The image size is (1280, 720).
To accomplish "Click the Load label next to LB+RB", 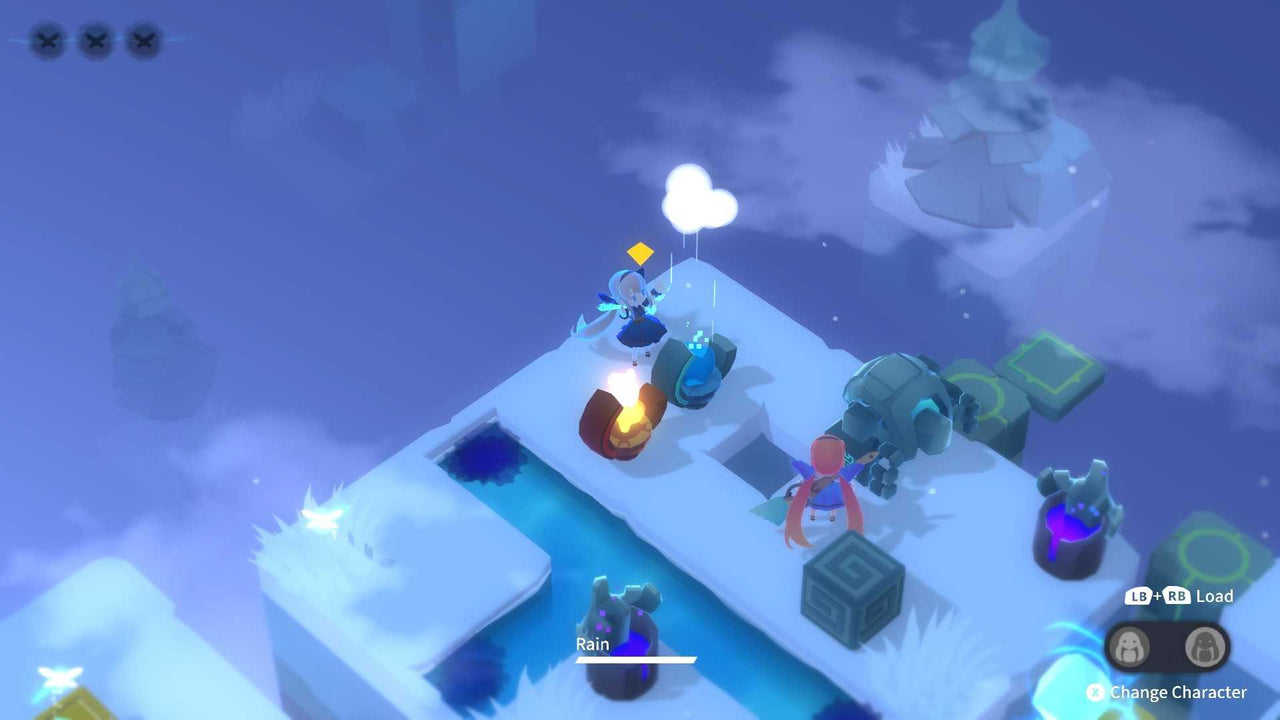I will click(x=1212, y=596).
